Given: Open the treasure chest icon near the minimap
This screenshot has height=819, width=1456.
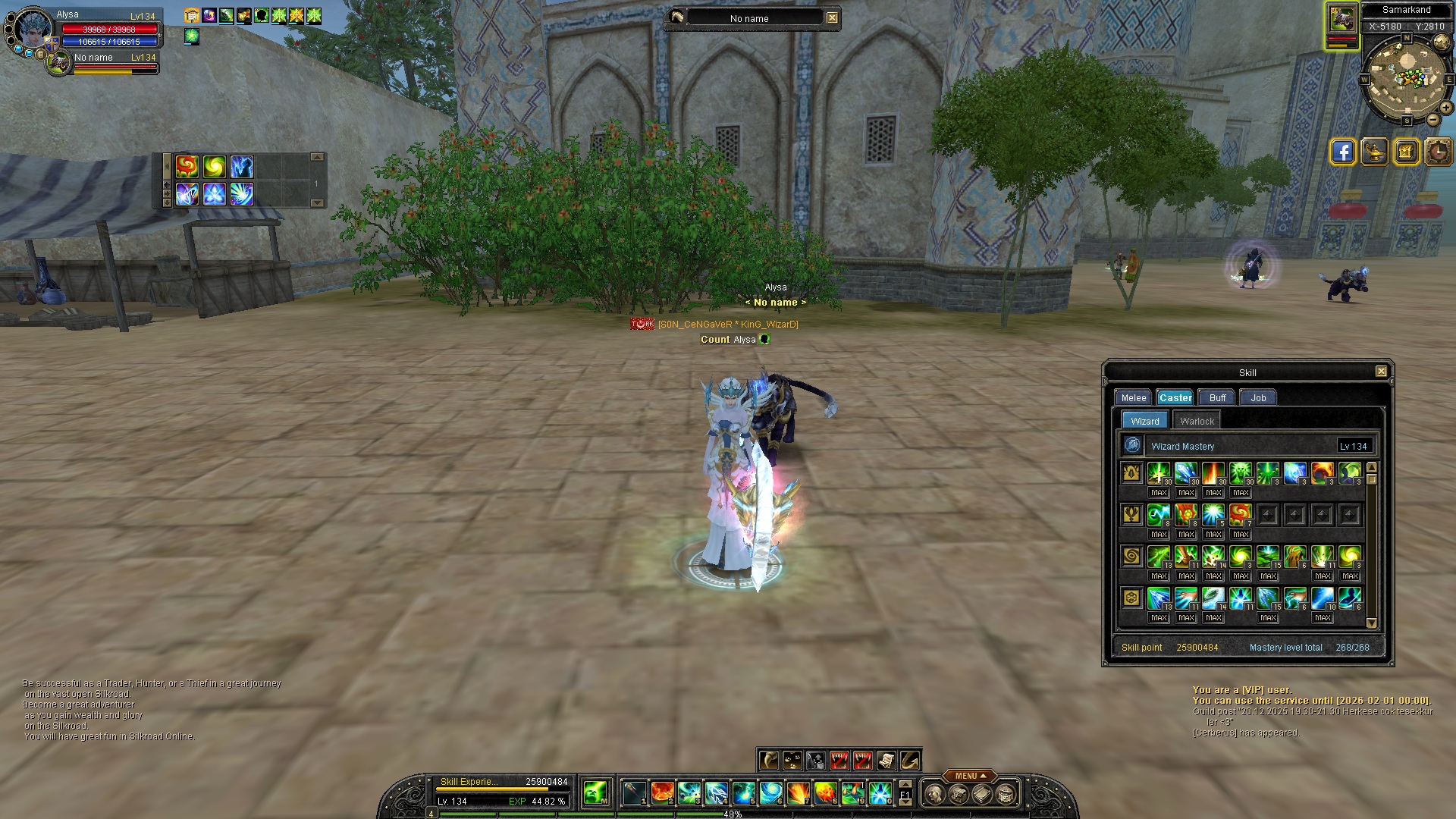Looking at the screenshot, I should (1406, 152).
